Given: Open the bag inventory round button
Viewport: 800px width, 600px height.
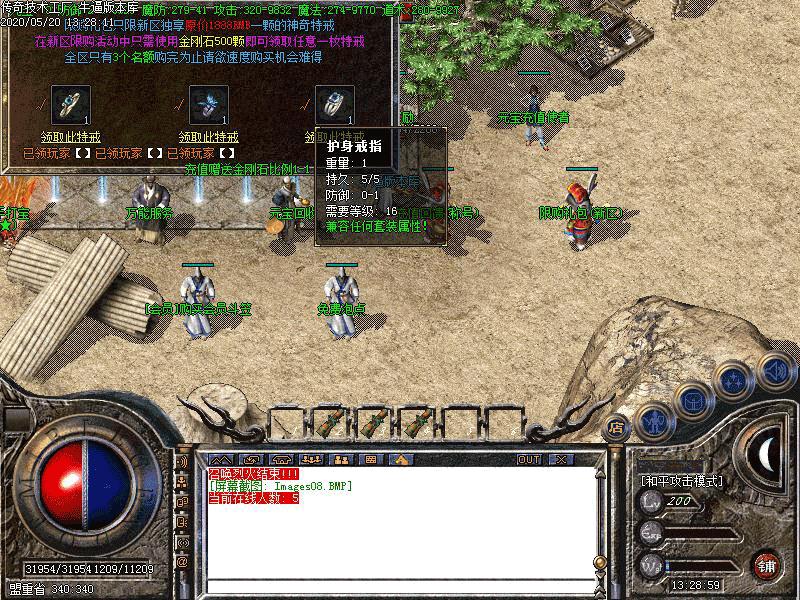Looking at the screenshot, I should 692,402.
